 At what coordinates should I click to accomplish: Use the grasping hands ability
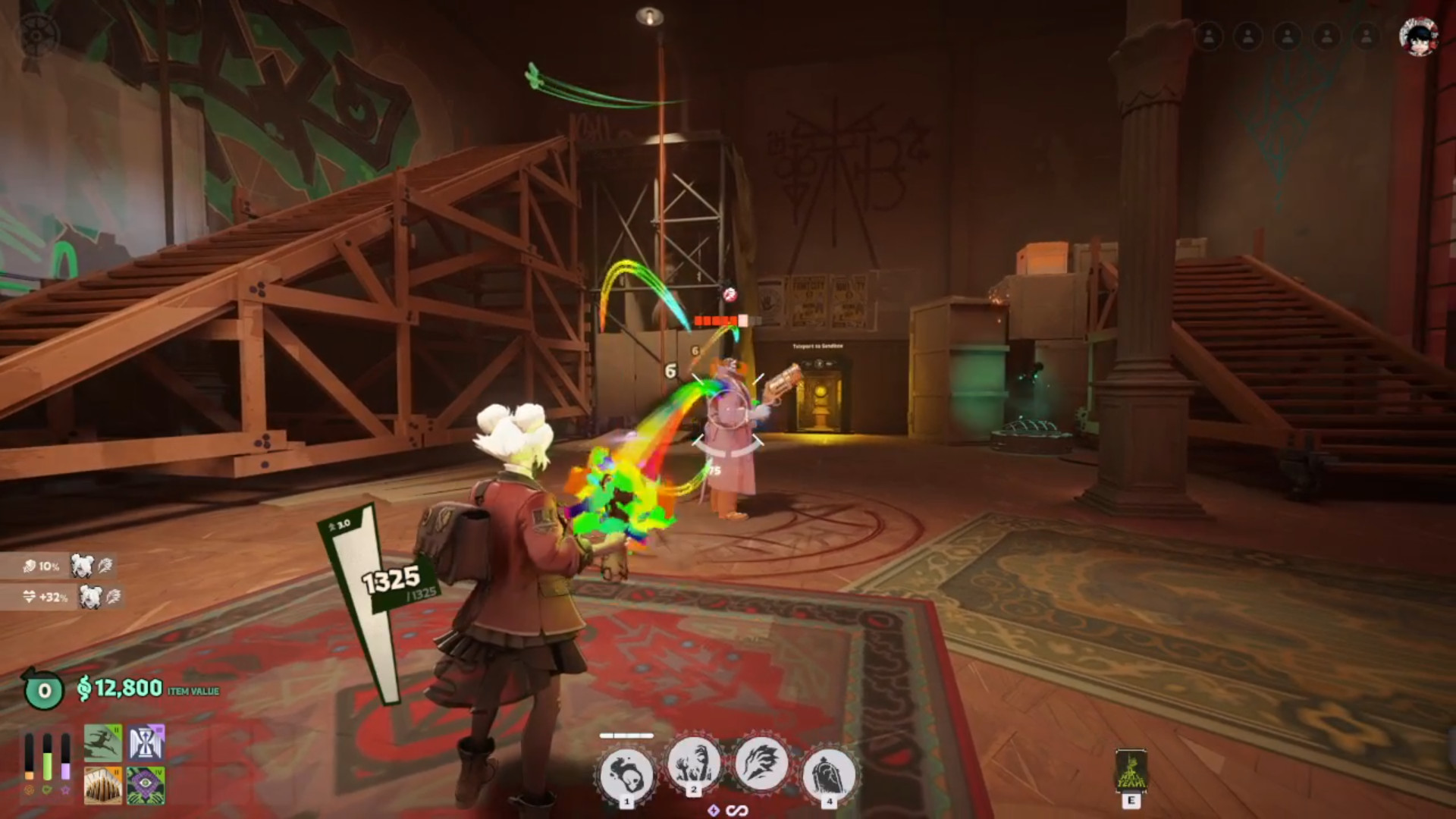694,764
